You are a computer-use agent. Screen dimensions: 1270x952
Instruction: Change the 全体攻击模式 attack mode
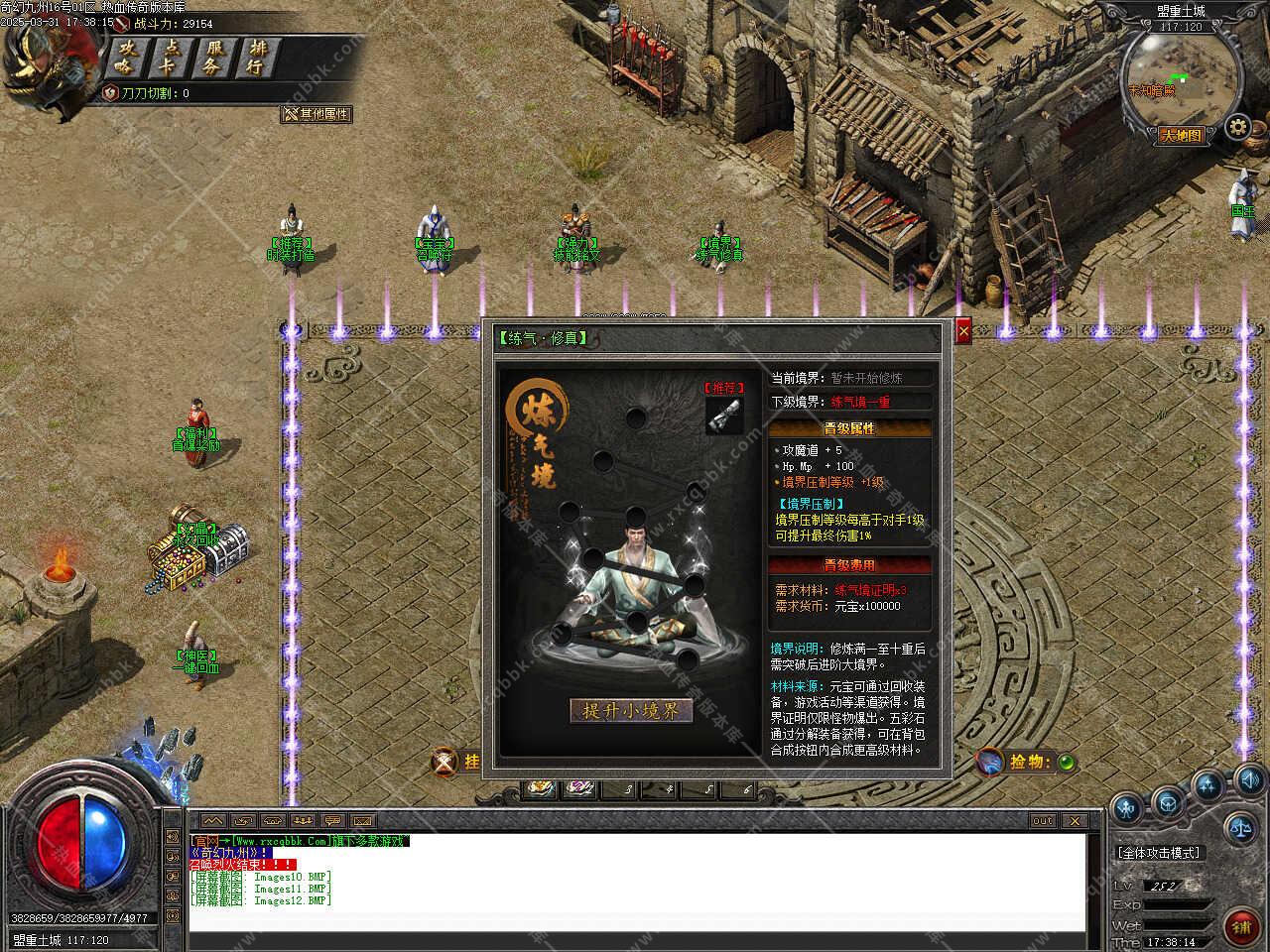click(1158, 853)
